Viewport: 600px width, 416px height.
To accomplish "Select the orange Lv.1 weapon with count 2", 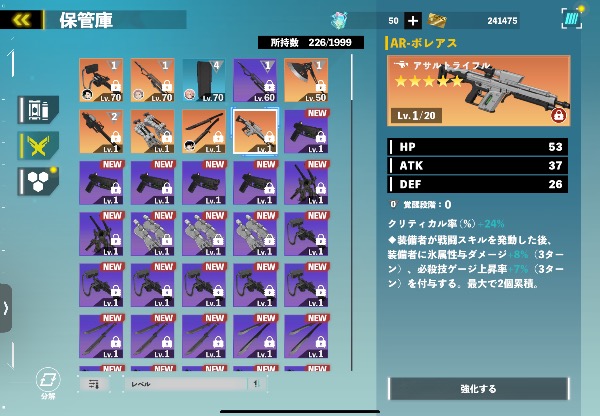I will pos(101,131).
